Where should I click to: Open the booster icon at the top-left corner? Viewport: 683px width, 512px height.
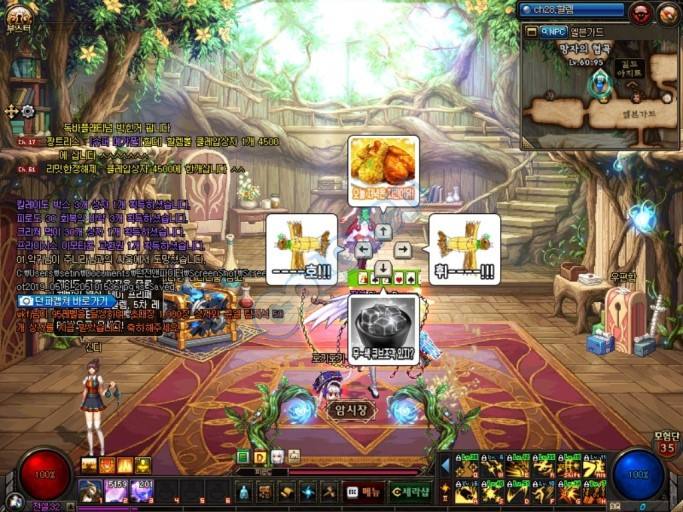click(18, 15)
